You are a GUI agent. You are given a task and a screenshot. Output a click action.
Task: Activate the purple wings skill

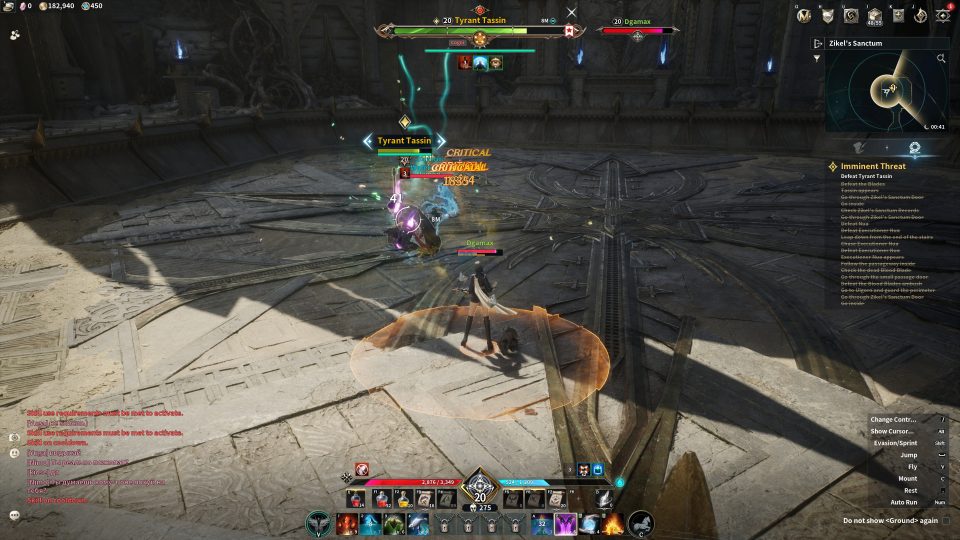tap(566, 523)
